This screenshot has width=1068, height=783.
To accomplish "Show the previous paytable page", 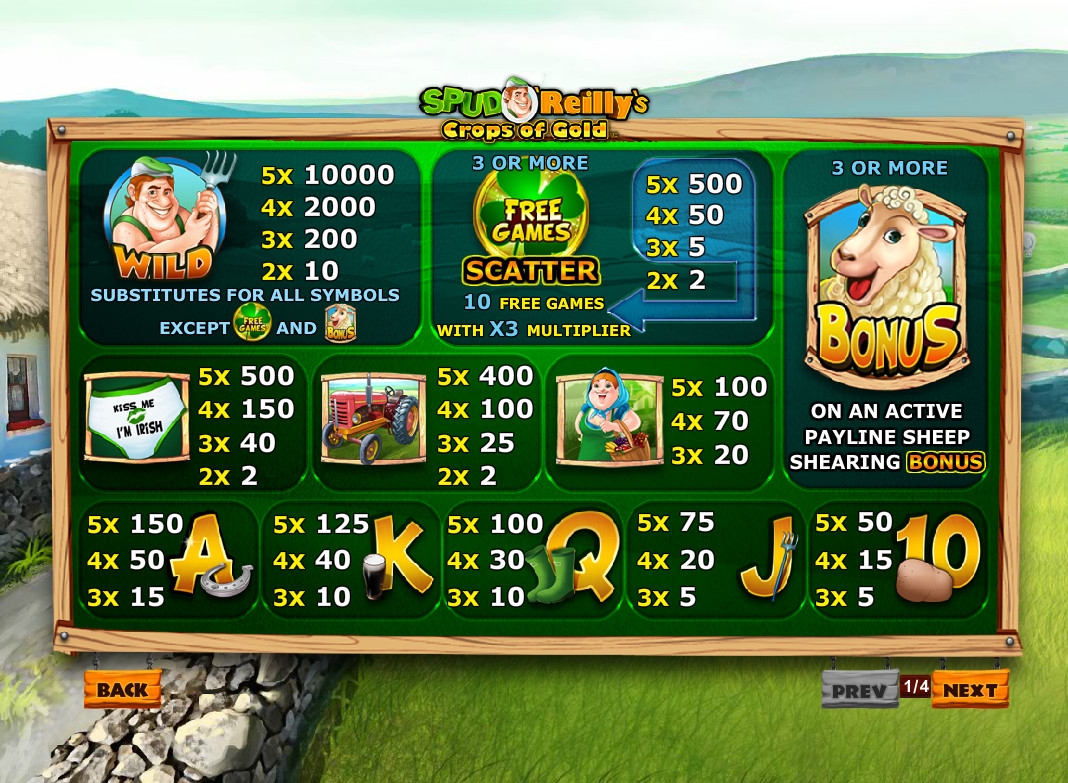I will (x=859, y=690).
